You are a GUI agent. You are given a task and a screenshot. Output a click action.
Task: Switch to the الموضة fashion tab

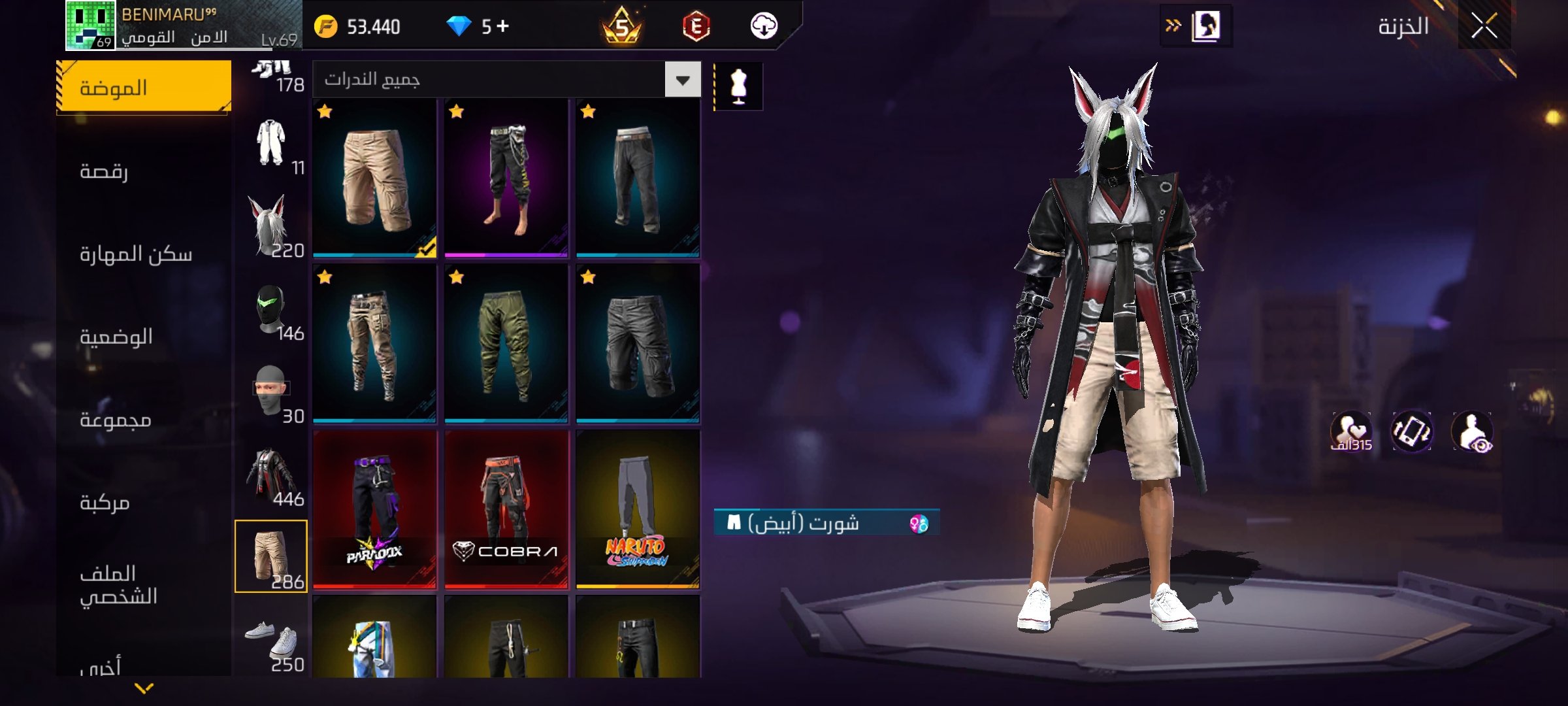tap(144, 88)
